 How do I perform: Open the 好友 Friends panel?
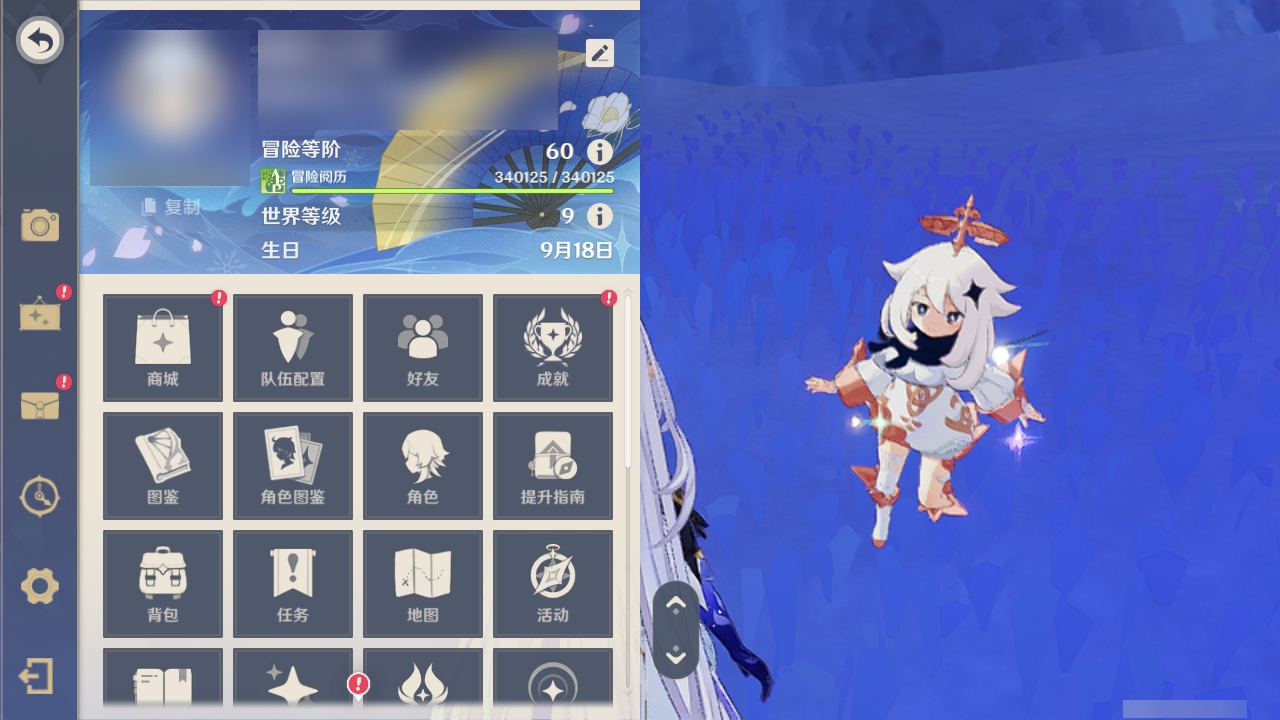[422, 346]
